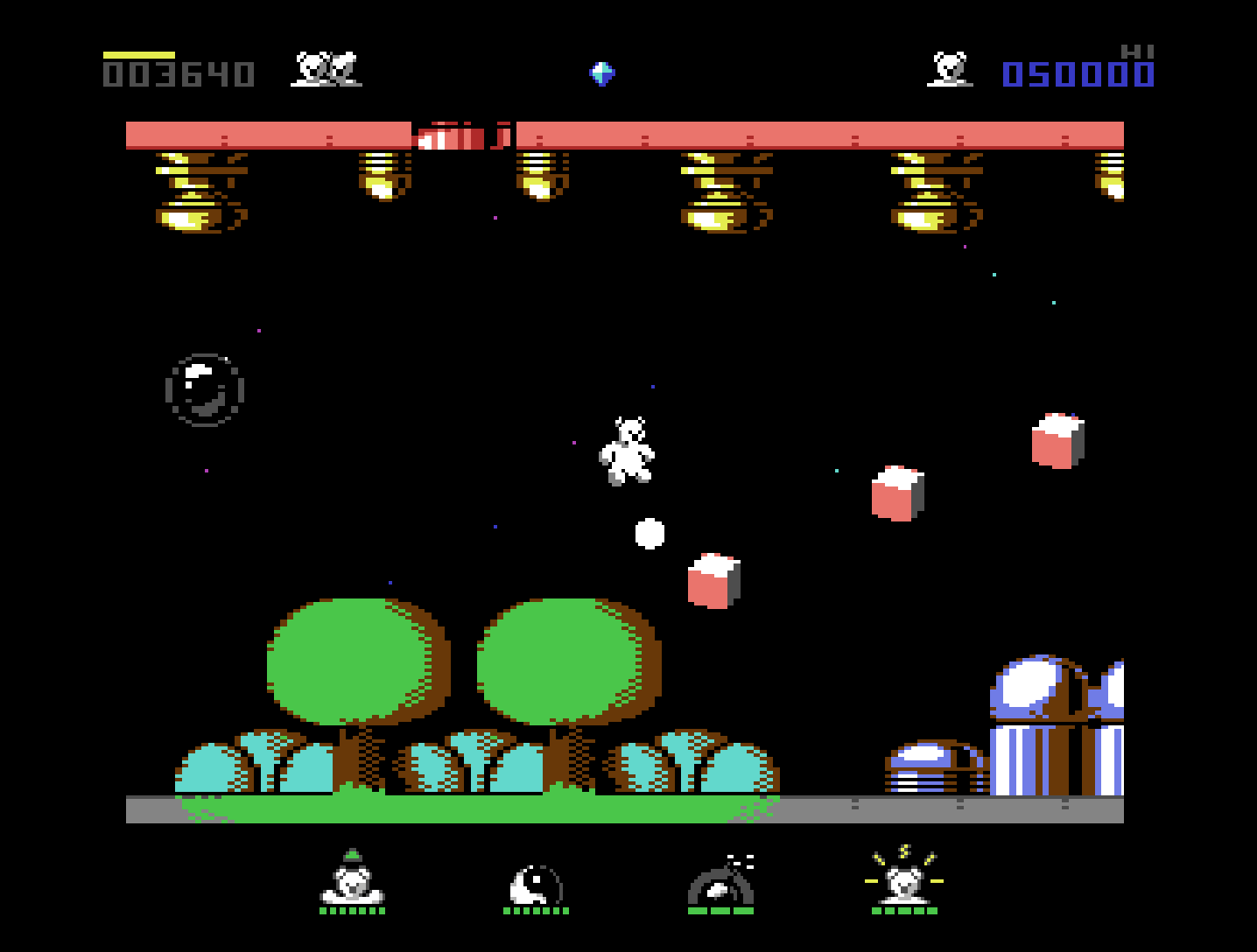Trigger the electrified bear power icon
Screen dimensions: 1257x952
click(904, 878)
